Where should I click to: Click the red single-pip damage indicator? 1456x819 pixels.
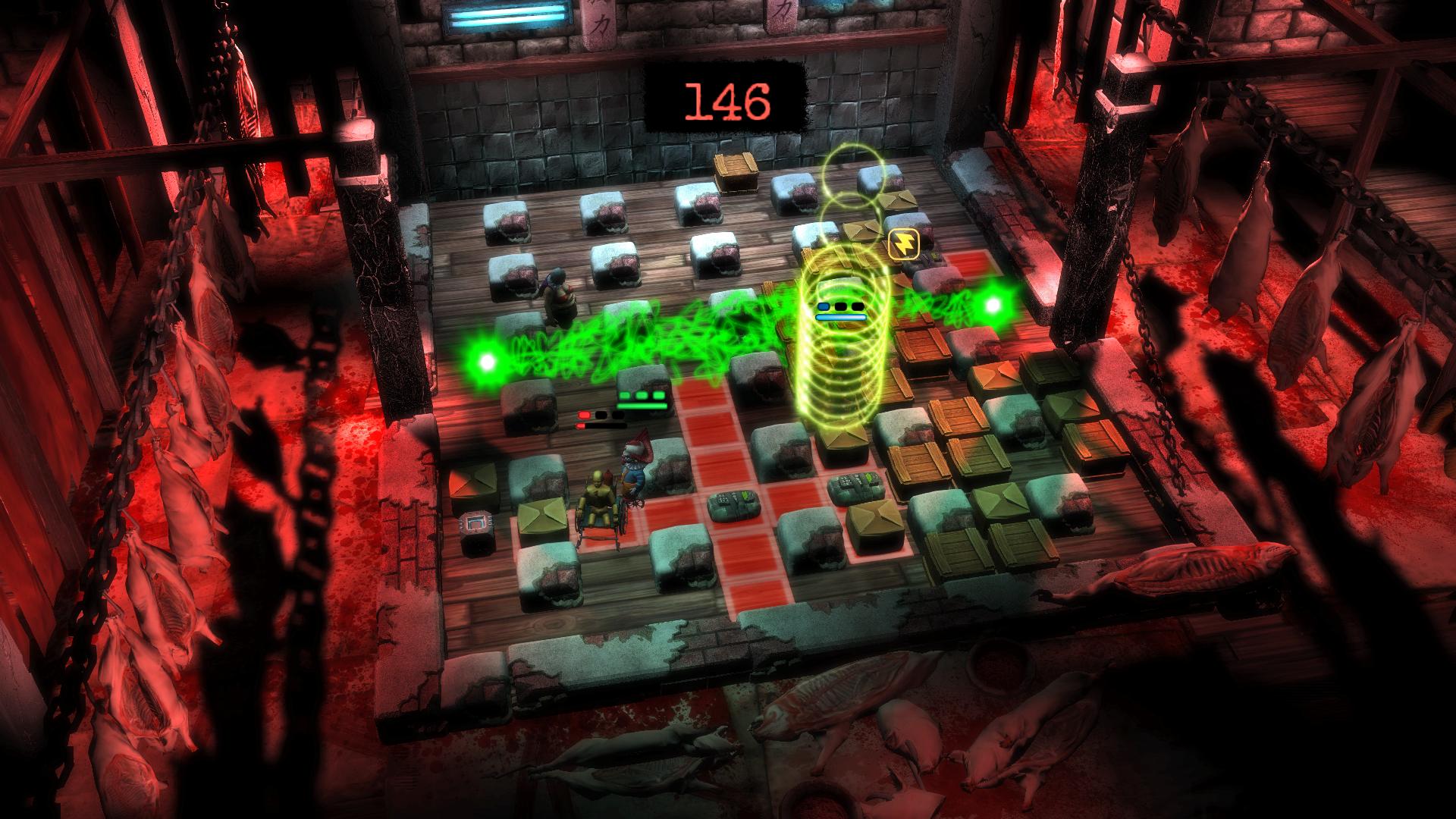tap(584, 415)
